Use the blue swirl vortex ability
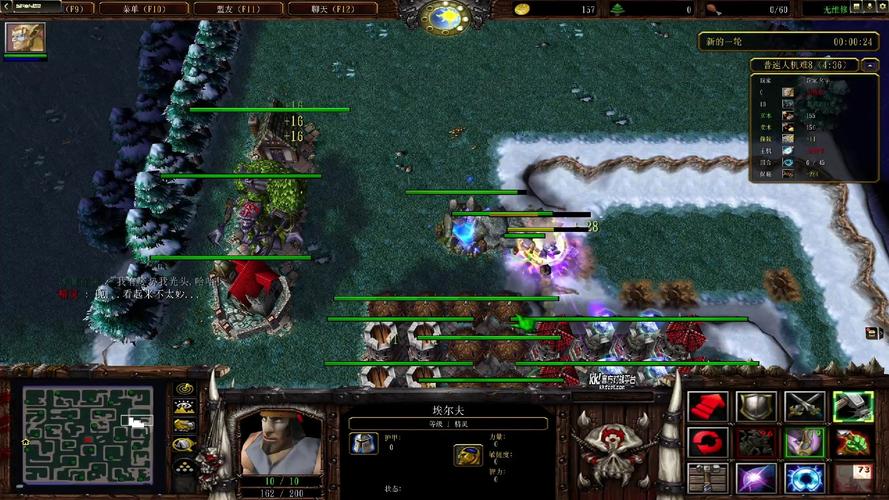Screen dimensions: 889x500 [x=803, y=478]
